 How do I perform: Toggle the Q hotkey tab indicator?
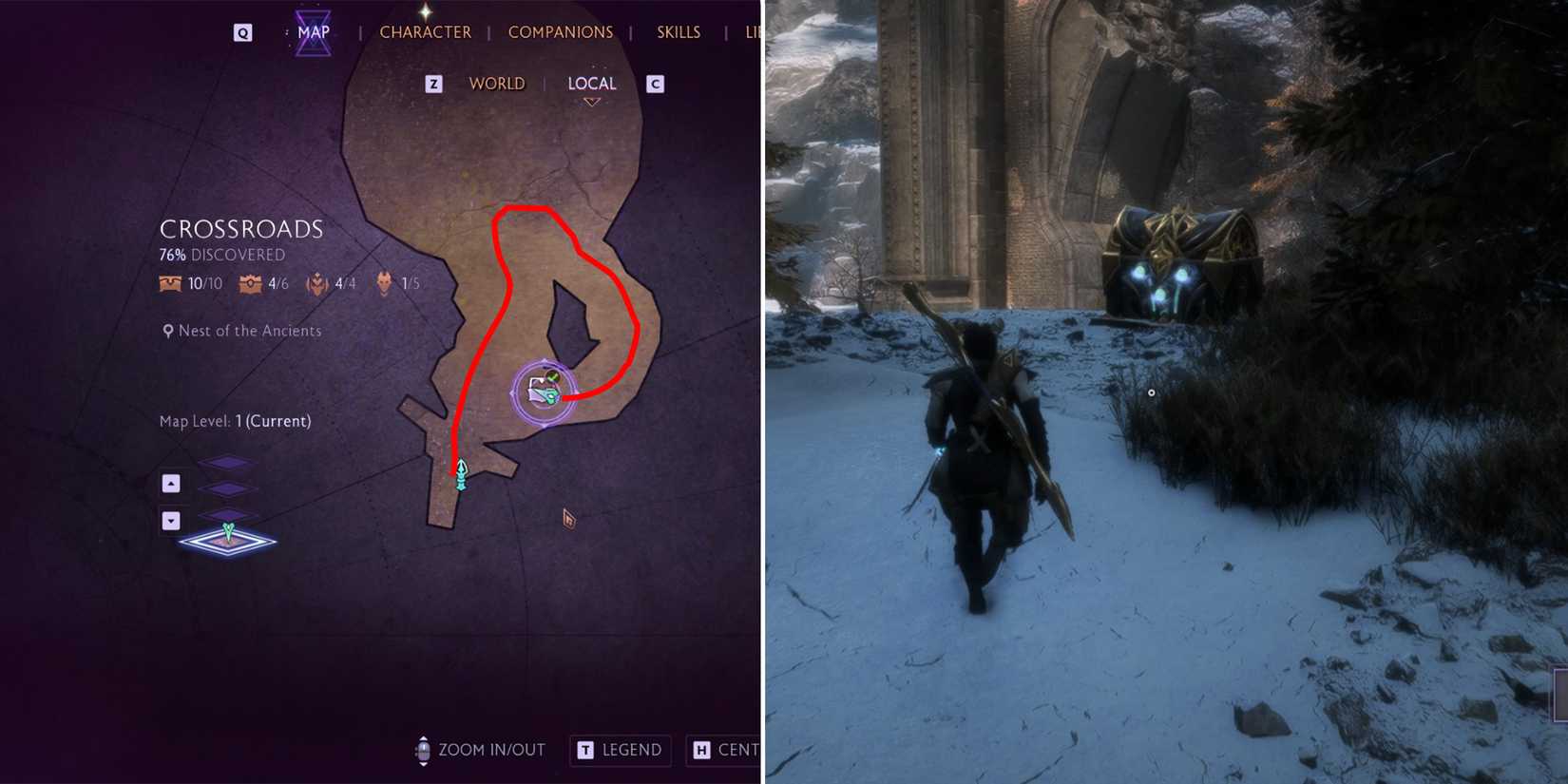(x=243, y=31)
